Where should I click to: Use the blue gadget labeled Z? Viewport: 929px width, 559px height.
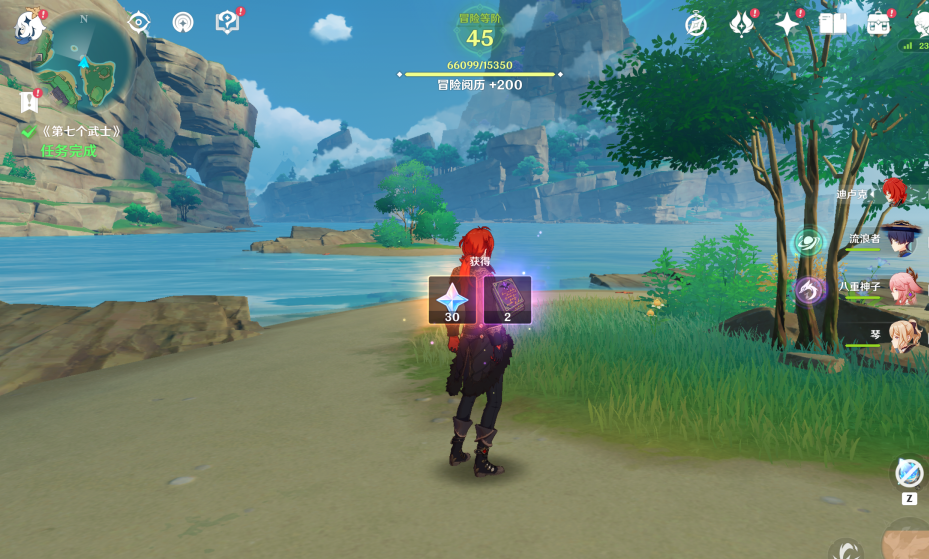coord(909,472)
